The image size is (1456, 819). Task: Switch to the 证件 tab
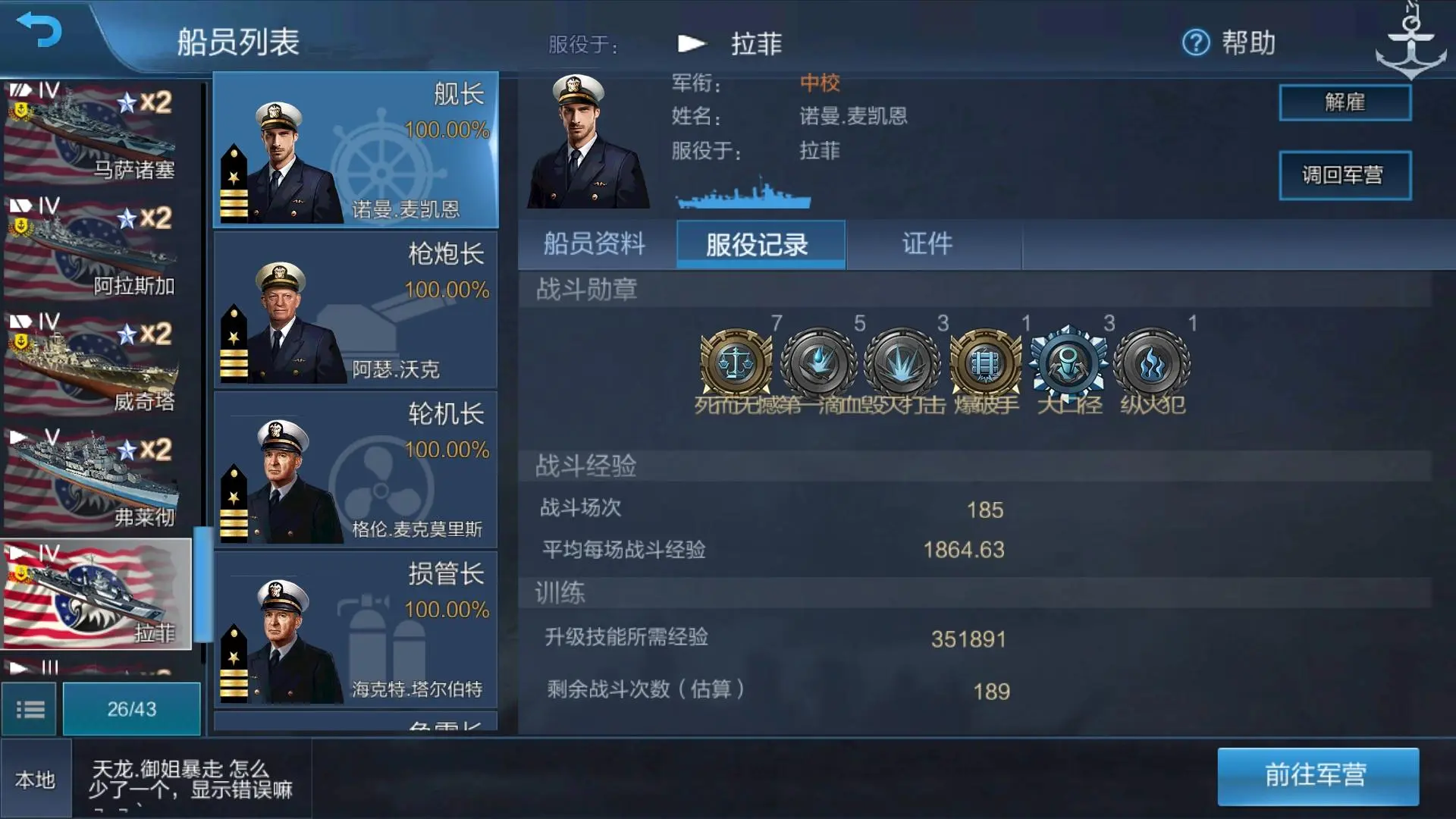tap(927, 244)
